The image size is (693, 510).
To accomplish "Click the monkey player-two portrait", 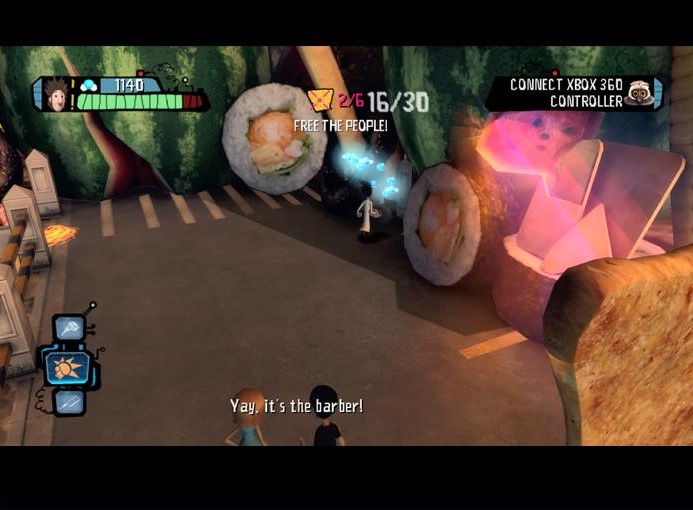I will click(x=640, y=95).
